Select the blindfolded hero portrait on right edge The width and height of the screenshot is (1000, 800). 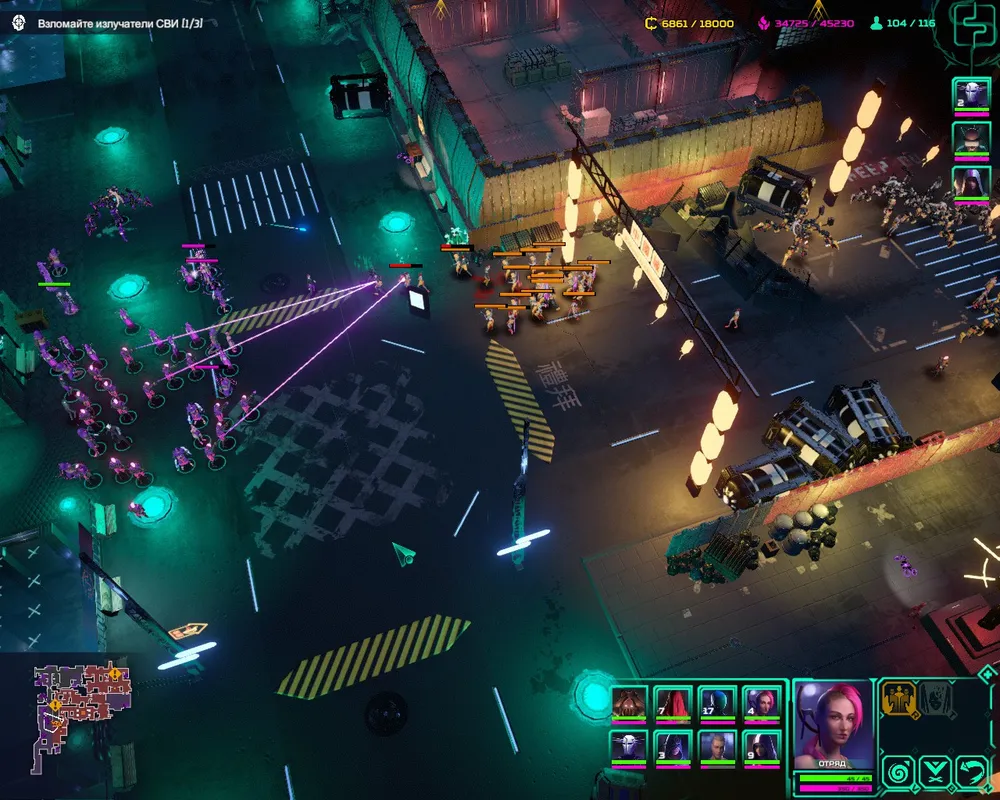click(971, 138)
